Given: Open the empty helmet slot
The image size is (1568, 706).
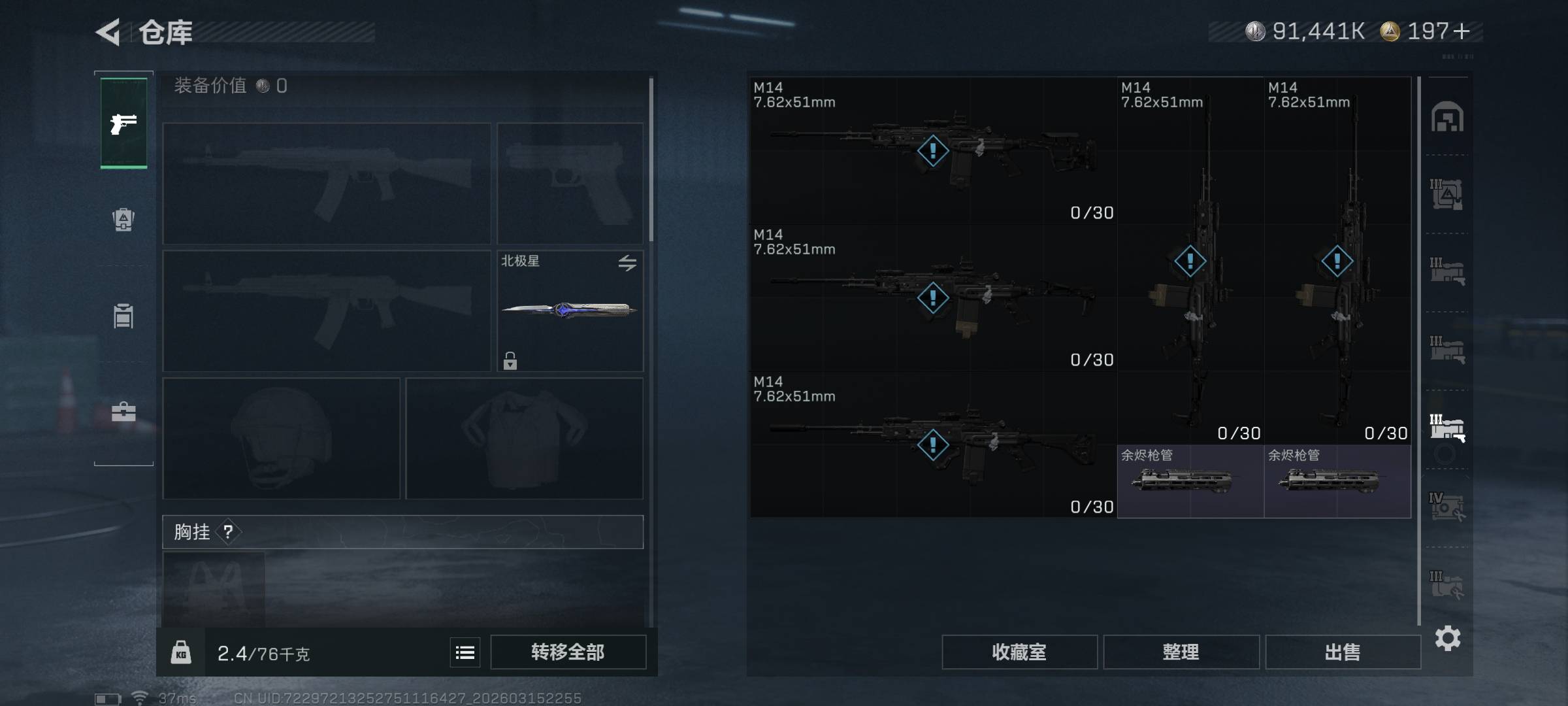Looking at the screenshot, I should click(281, 439).
